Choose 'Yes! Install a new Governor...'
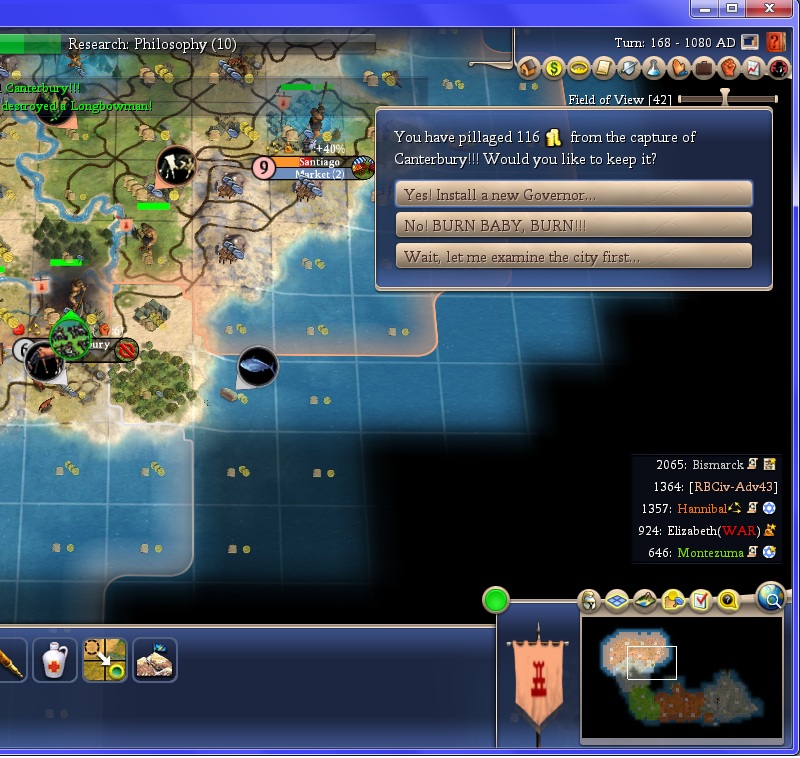Image resolution: width=800 pixels, height=758 pixels. point(573,194)
